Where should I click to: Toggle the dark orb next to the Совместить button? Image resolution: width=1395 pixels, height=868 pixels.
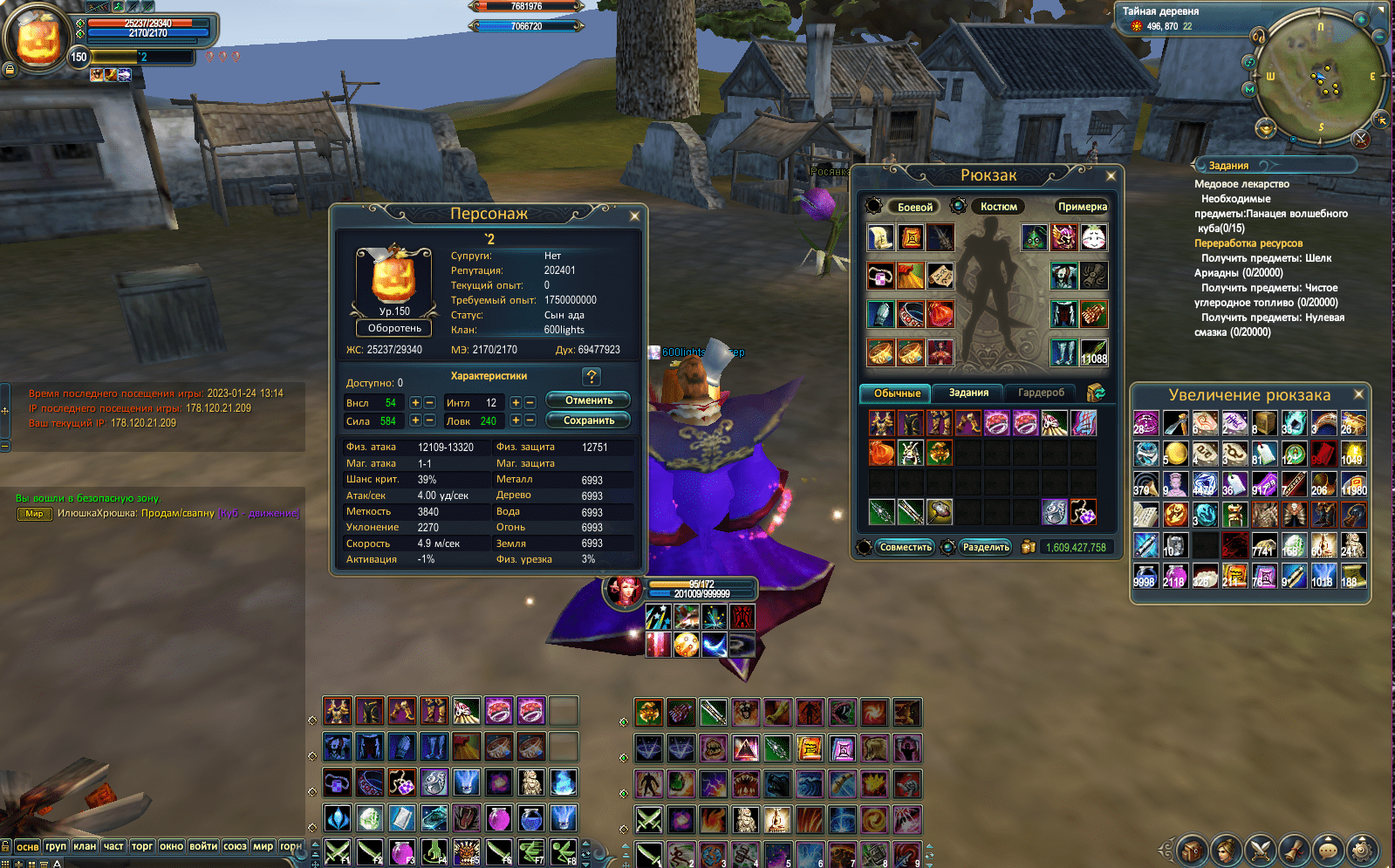coord(865,548)
